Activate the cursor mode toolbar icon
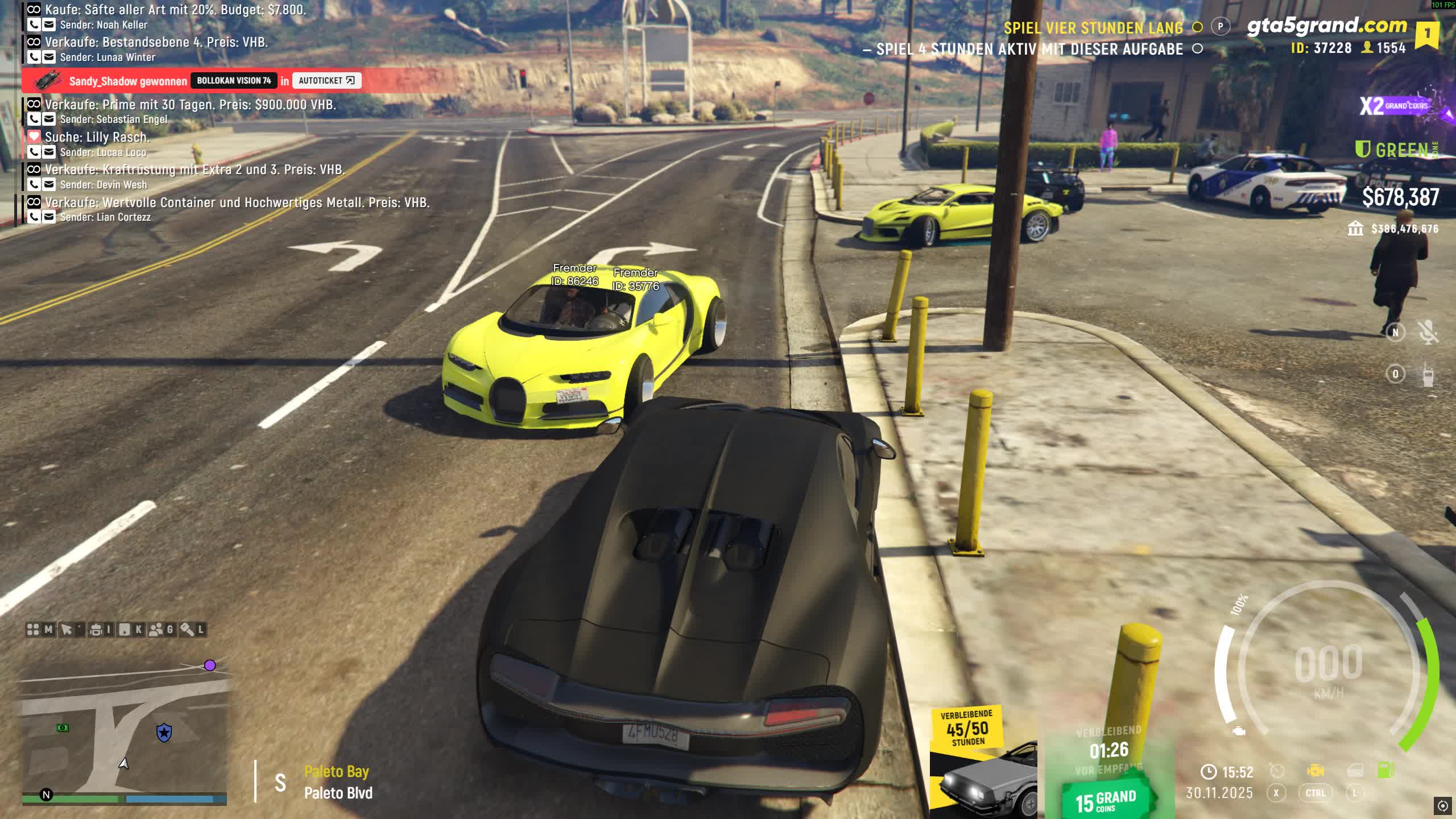The image size is (1456, 819). [x=67, y=630]
